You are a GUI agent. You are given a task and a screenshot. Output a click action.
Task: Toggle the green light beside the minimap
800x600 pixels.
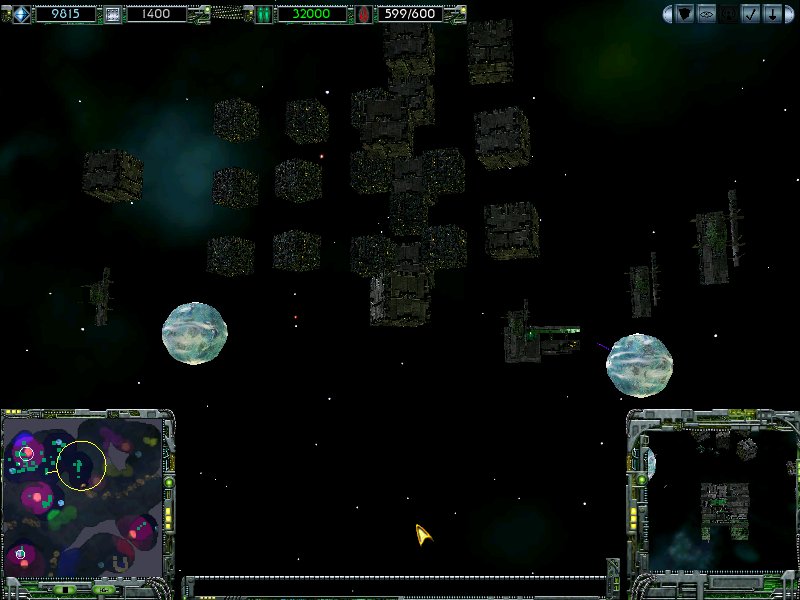click(x=169, y=482)
